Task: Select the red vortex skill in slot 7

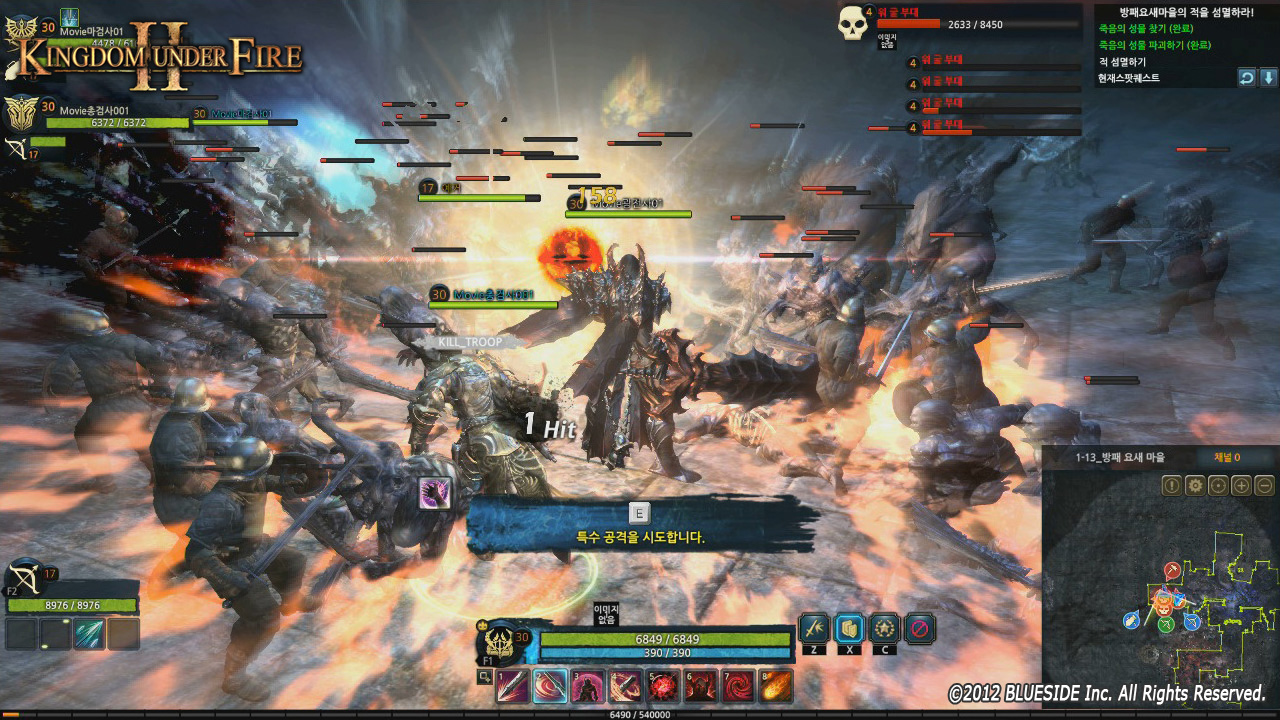Action: tap(740, 688)
